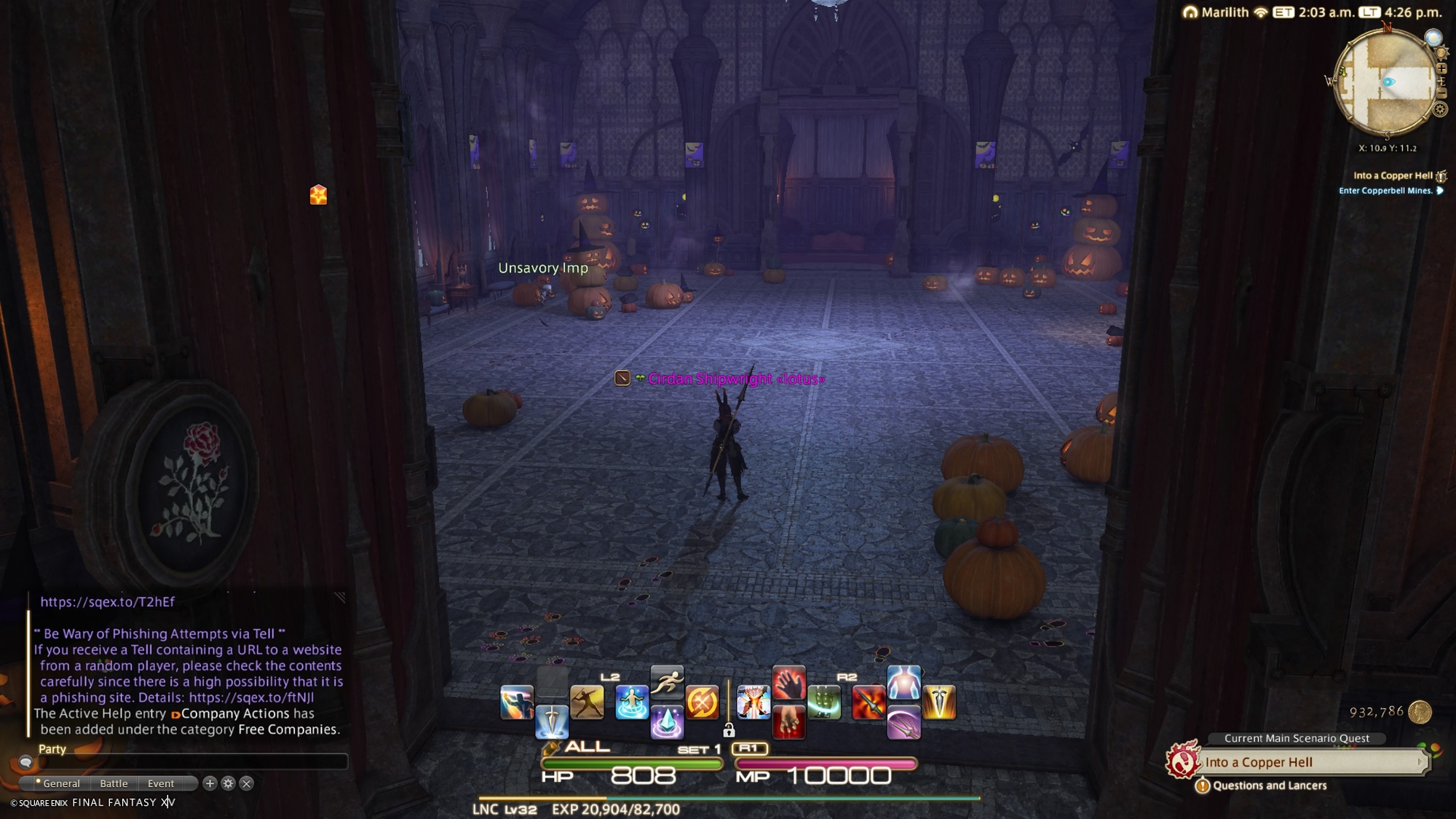The height and width of the screenshot is (819, 1456).
Task: Select the Questions and Lancers quest entry
Action: (1270, 786)
